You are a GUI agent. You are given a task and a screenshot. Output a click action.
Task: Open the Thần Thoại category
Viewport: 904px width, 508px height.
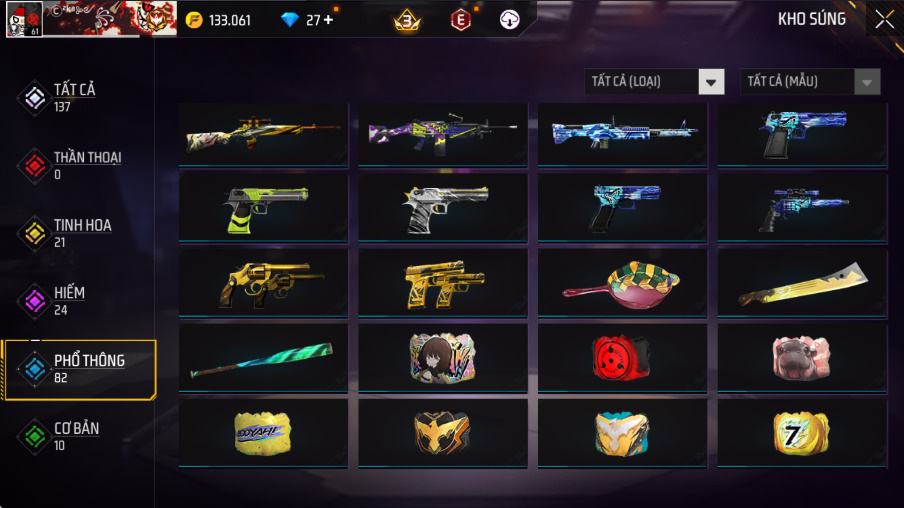pyautogui.click(x=87, y=164)
